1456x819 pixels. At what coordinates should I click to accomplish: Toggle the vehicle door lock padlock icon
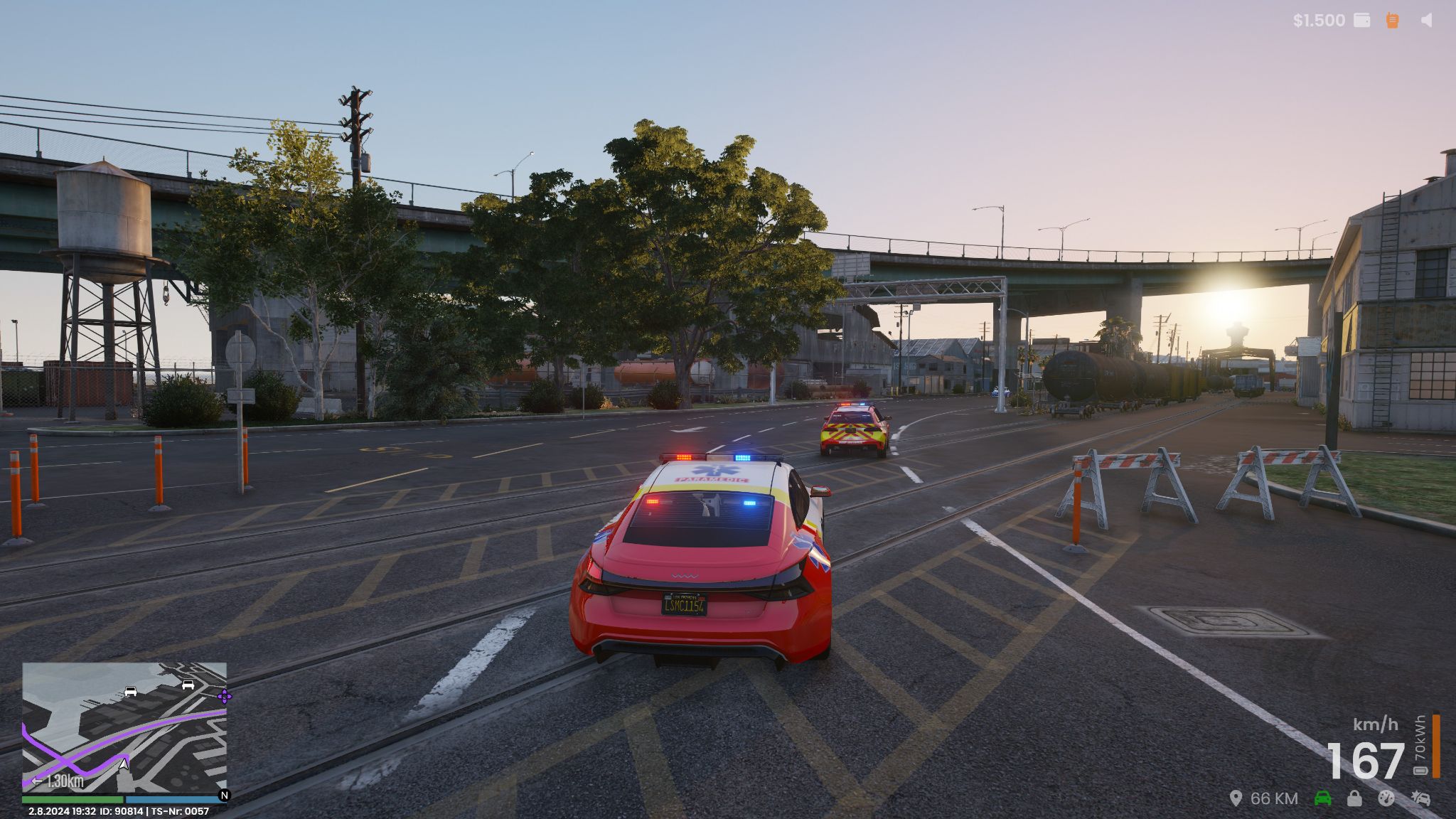(x=1354, y=798)
